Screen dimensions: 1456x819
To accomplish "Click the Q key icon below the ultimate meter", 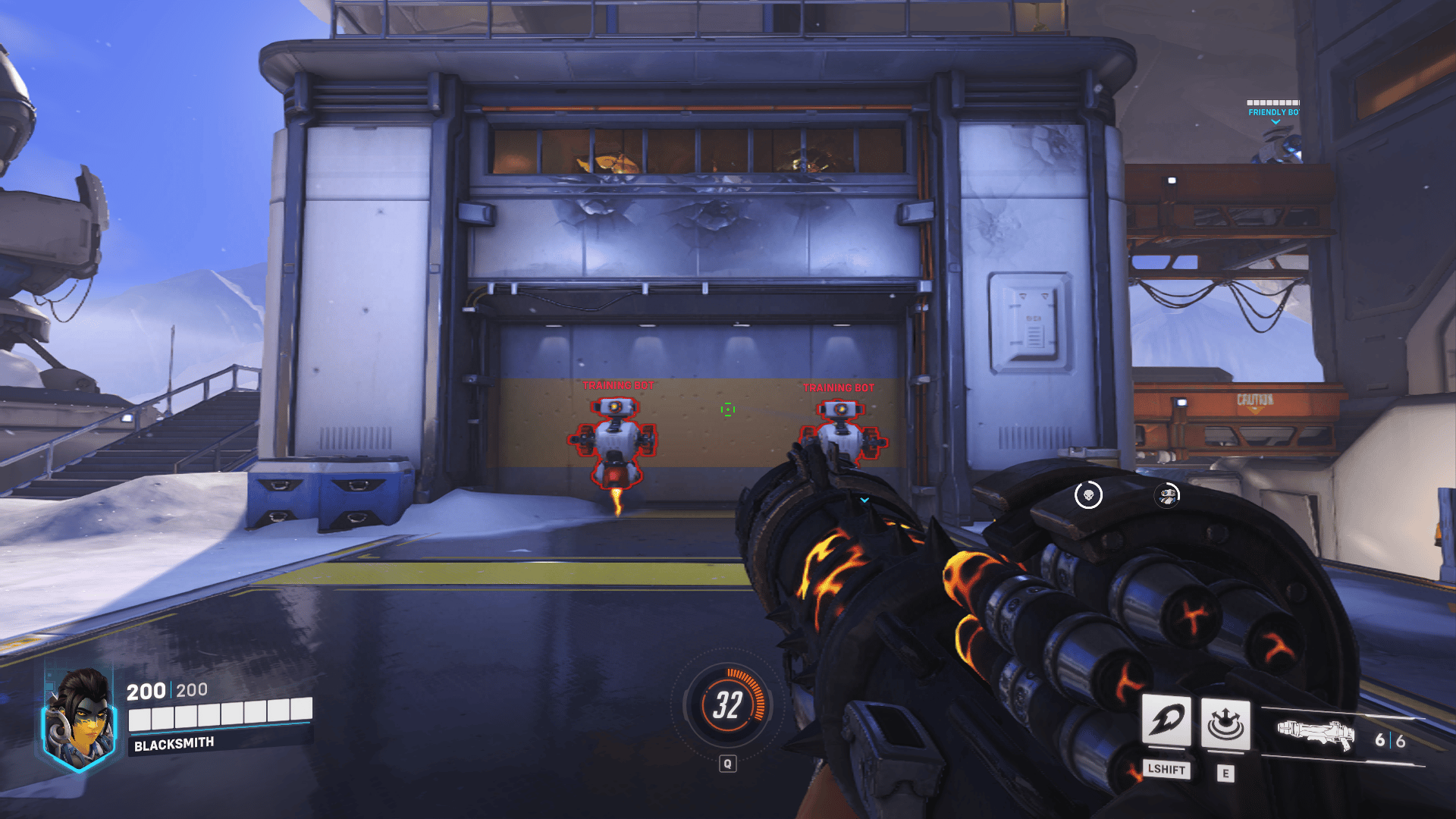I will (x=730, y=764).
